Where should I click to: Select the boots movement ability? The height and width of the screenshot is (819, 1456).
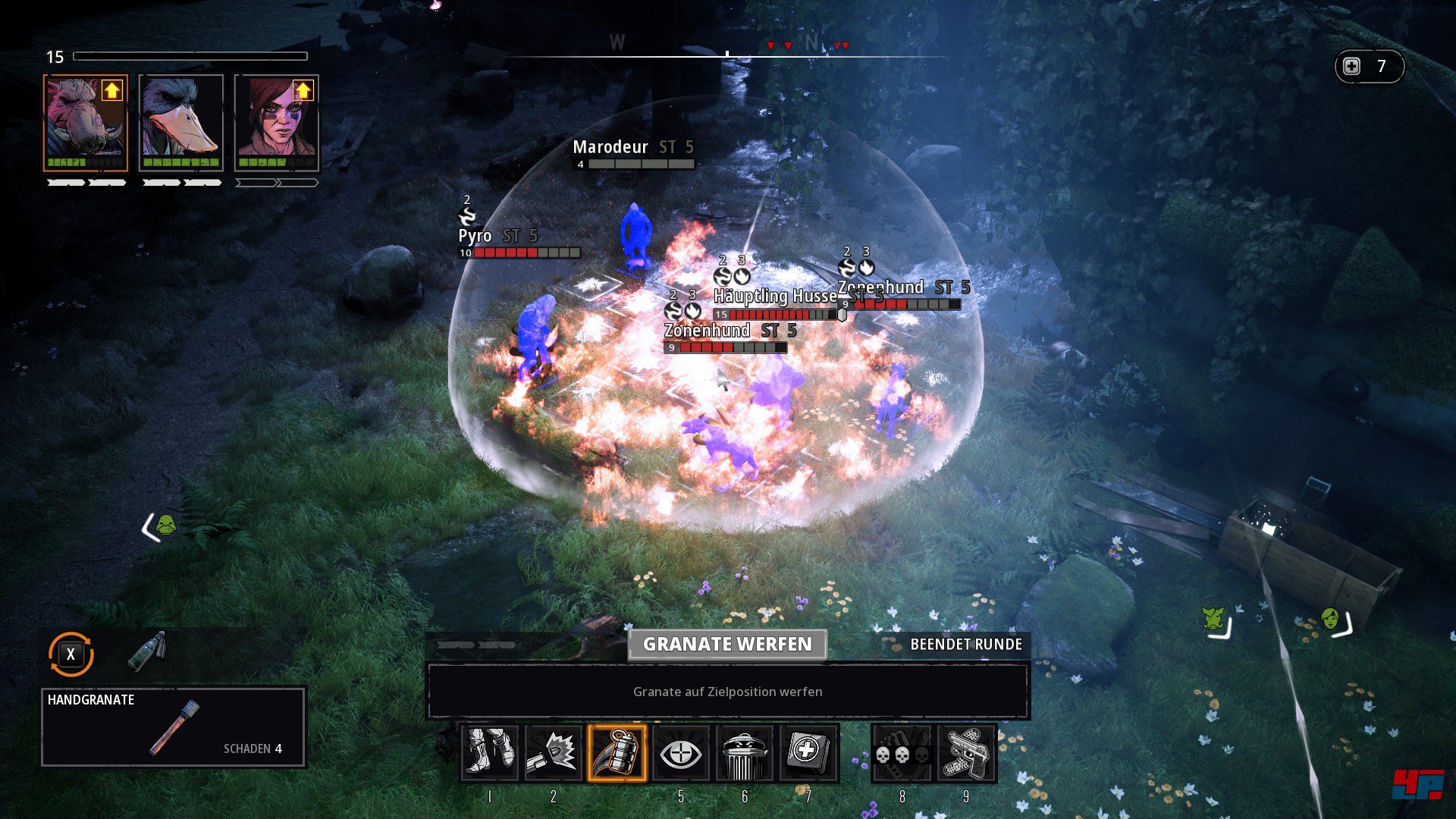(x=489, y=753)
